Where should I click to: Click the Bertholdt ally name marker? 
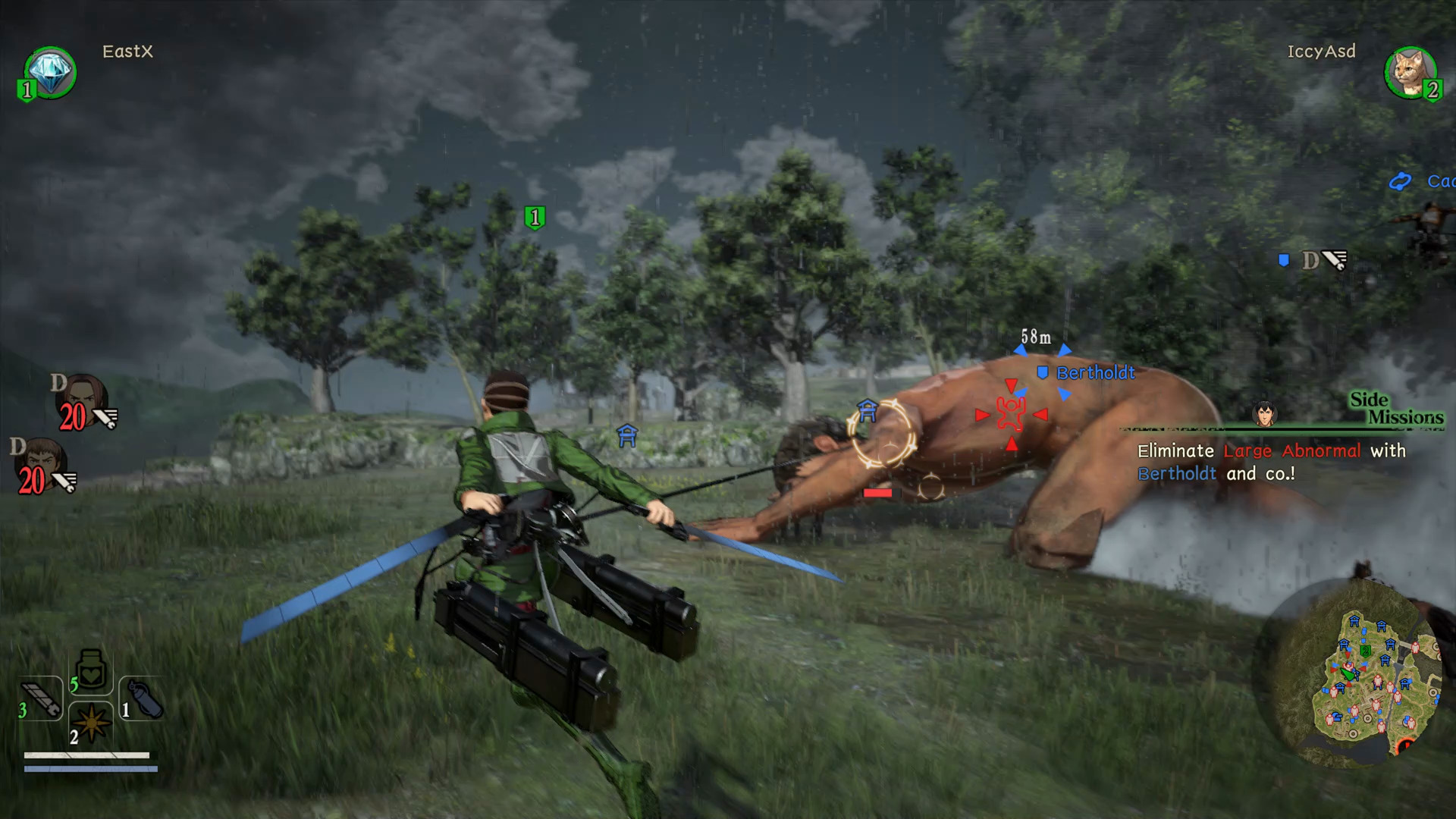click(x=1094, y=373)
